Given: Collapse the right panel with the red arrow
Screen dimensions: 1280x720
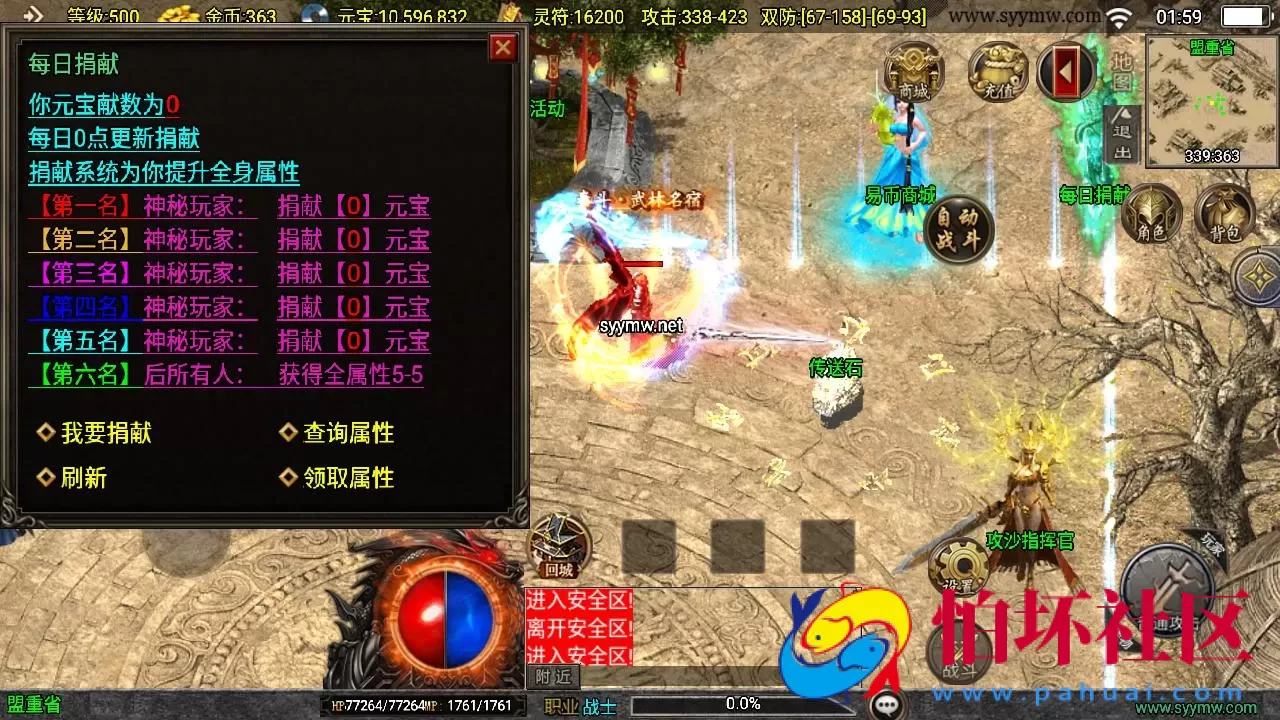Looking at the screenshot, I should click(1066, 72).
